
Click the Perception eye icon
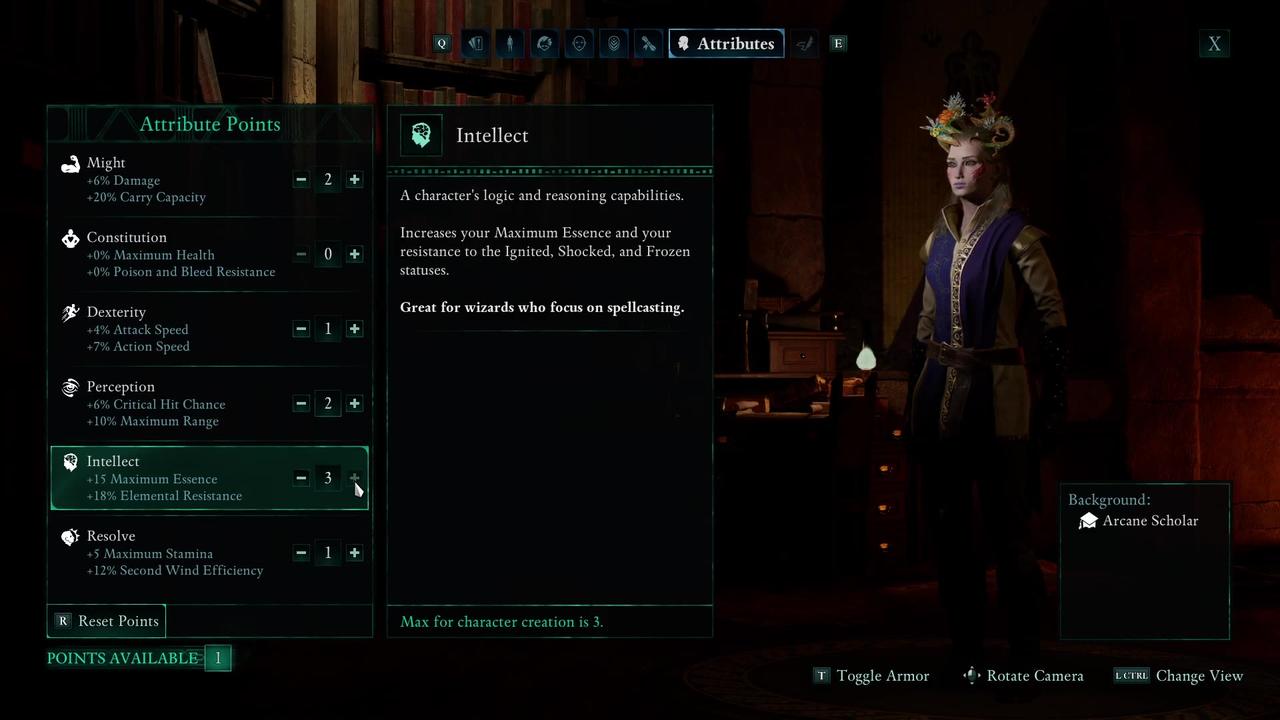[x=70, y=387]
